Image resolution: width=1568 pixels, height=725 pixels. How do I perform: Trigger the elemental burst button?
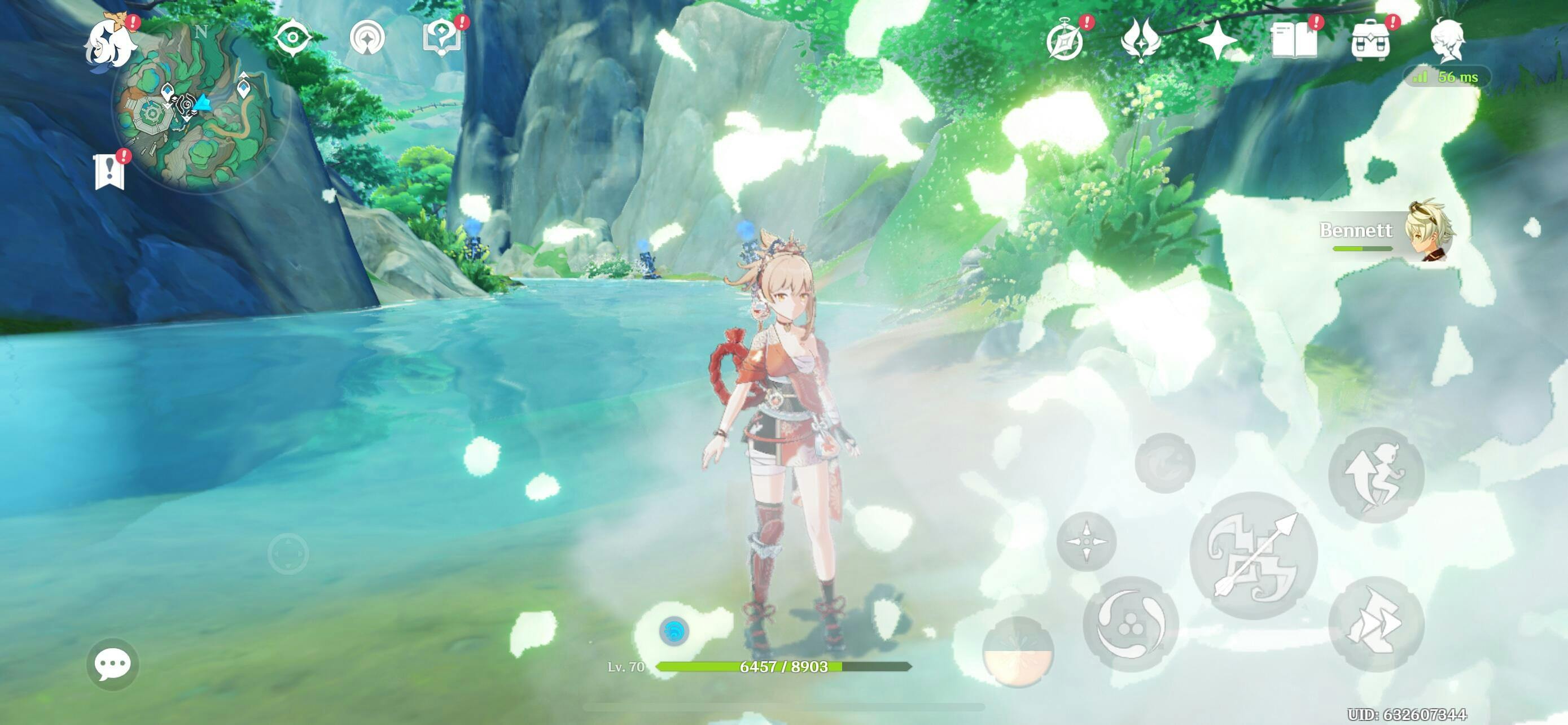click(1018, 652)
